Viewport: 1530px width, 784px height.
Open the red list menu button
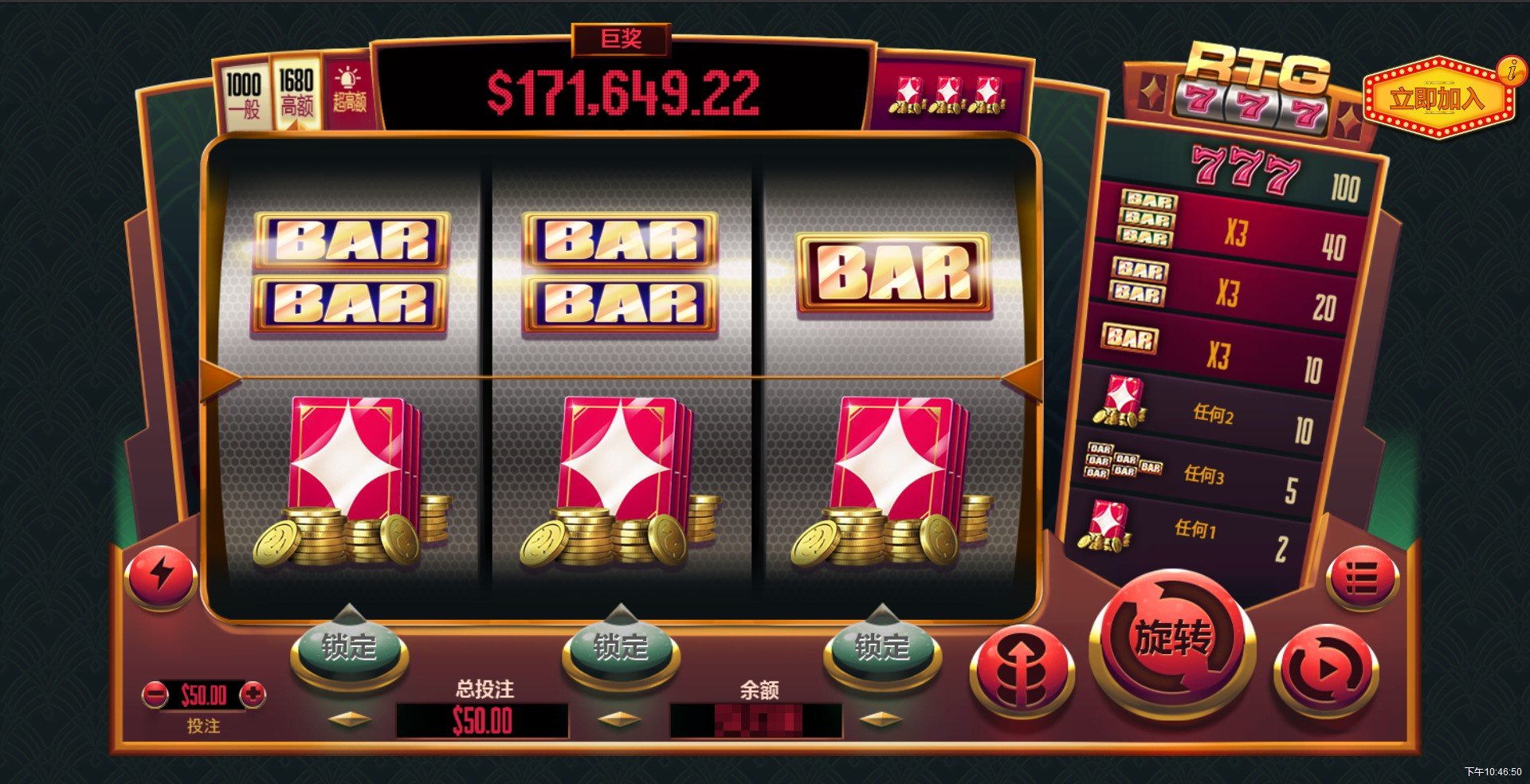(1362, 578)
